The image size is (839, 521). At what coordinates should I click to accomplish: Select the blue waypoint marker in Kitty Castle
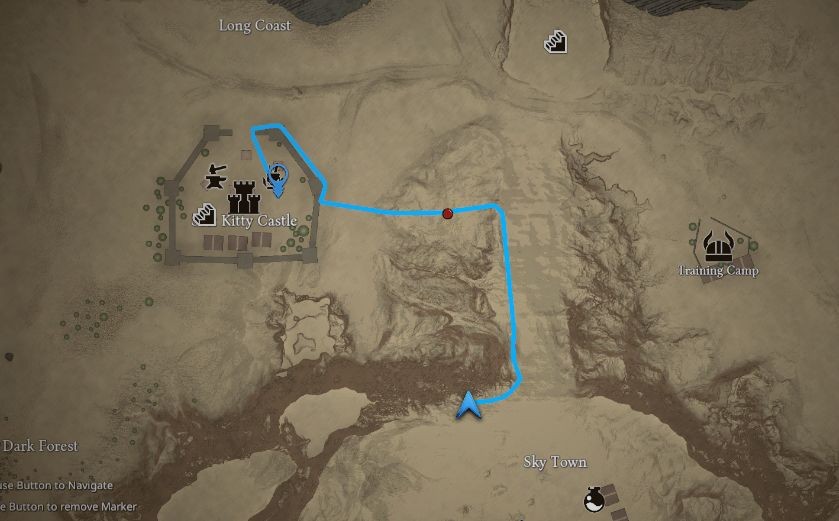[x=278, y=178]
